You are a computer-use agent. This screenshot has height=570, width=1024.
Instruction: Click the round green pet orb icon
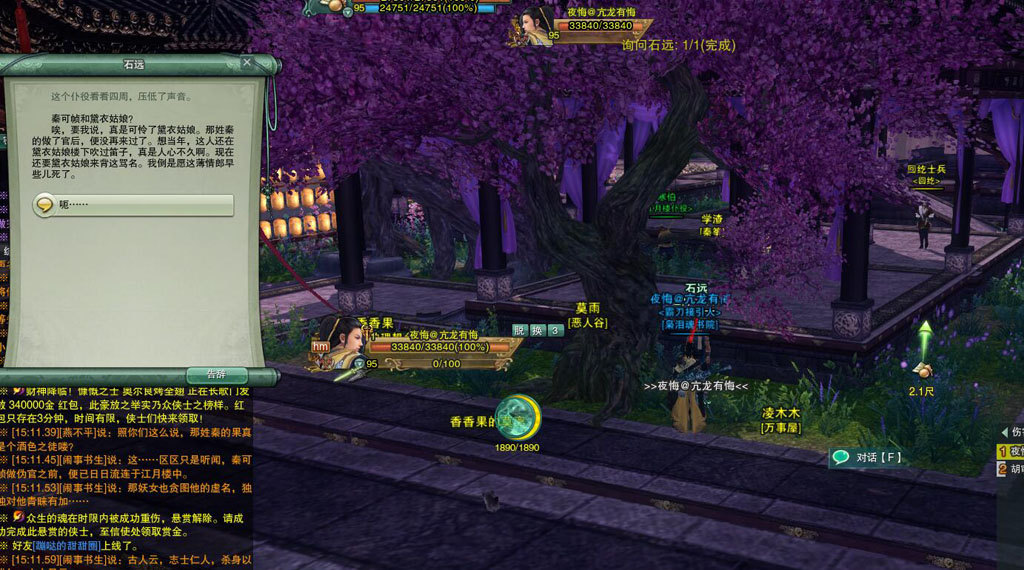(519, 417)
